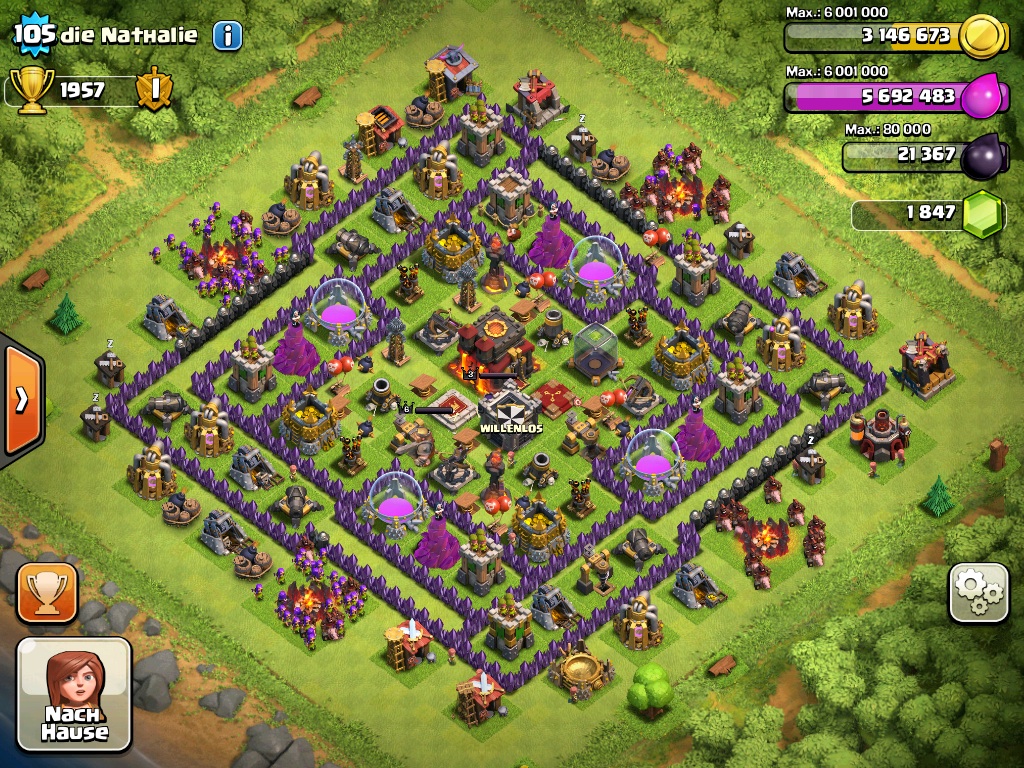This screenshot has height=768, width=1024.
Task: Tap the Nach Hause return button
Action: coord(74,694)
